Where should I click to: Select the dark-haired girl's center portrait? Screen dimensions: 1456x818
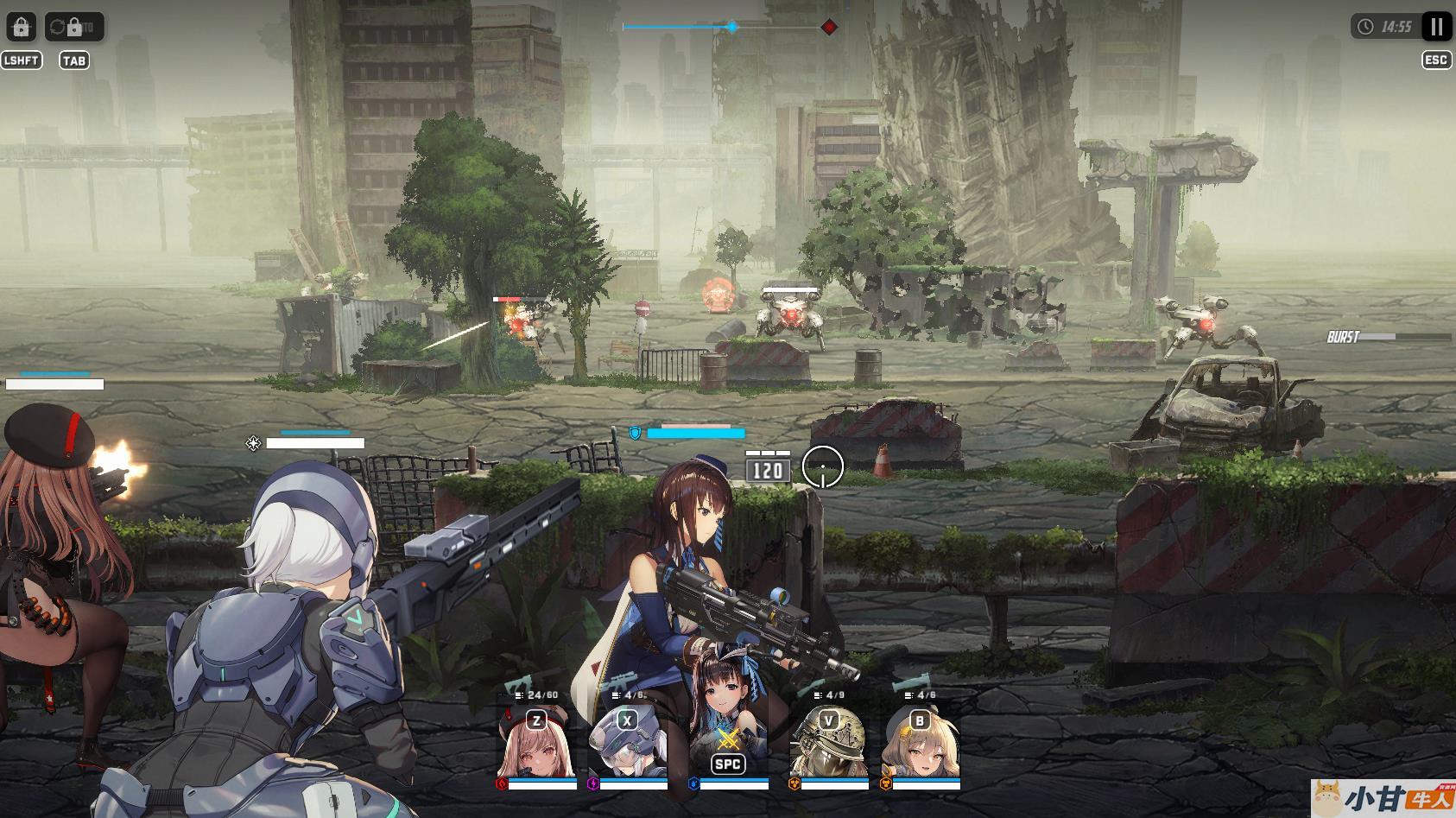pos(728,741)
